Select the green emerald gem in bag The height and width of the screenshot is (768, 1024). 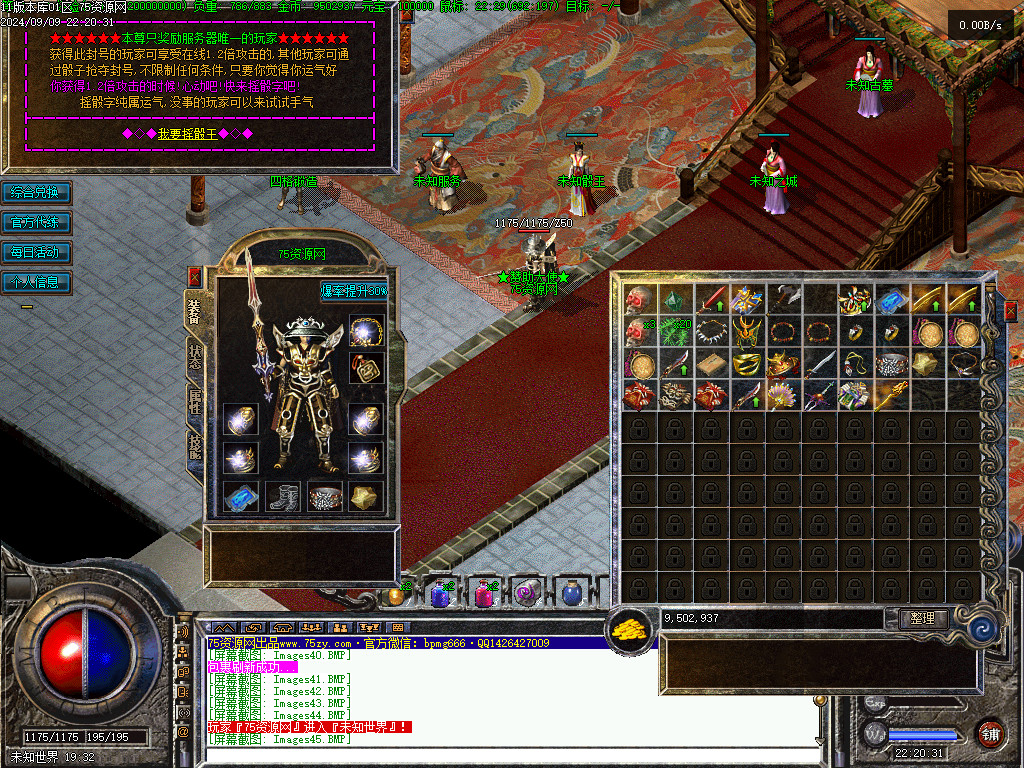click(675, 299)
